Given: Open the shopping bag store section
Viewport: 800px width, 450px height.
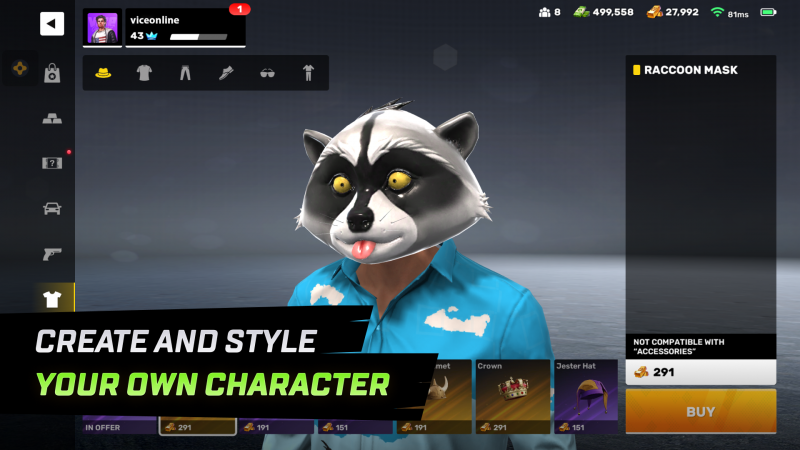Looking at the screenshot, I should click(x=52, y=73).
